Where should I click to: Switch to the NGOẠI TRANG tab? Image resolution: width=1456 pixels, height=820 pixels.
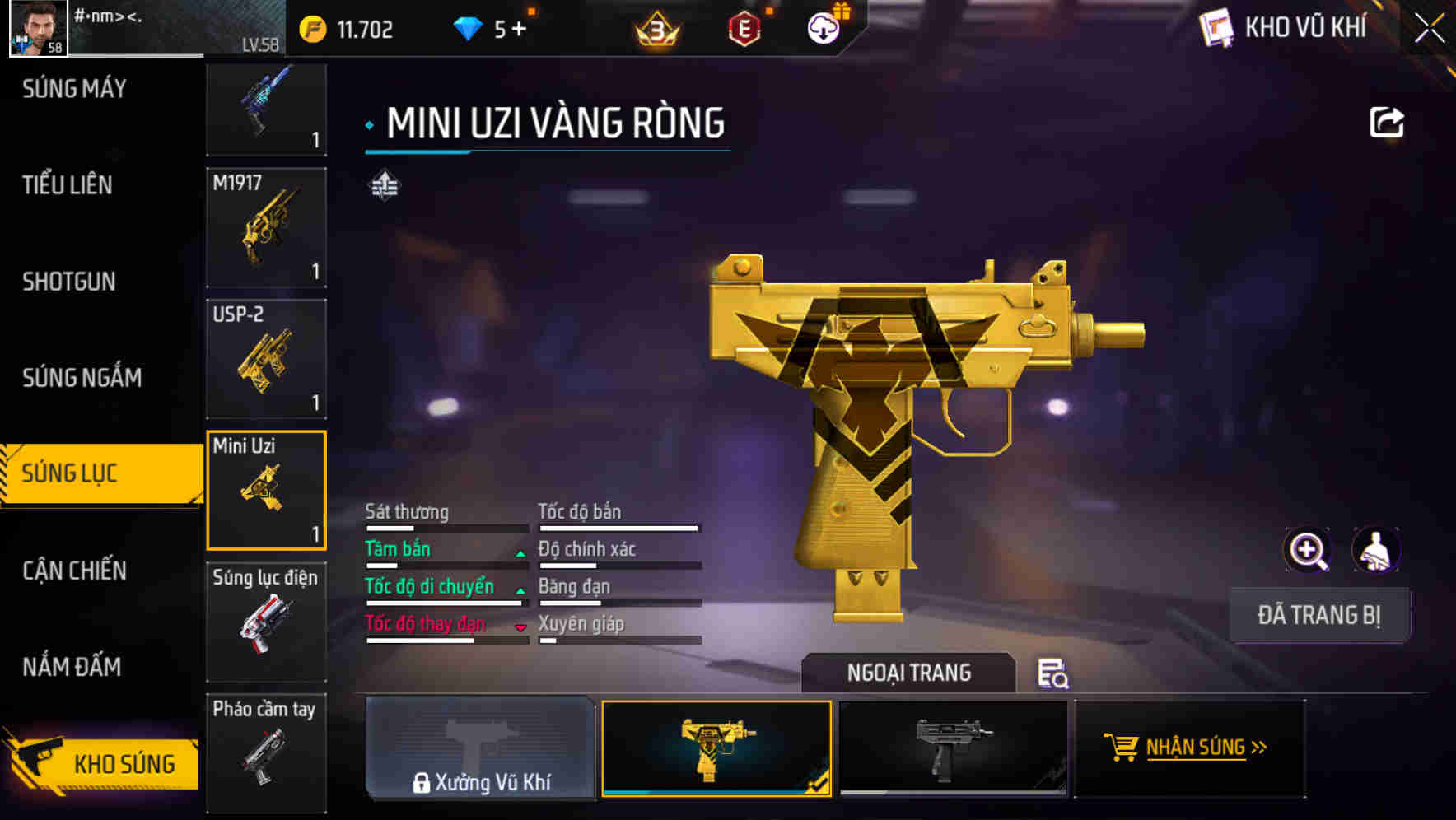coord(909,673)
